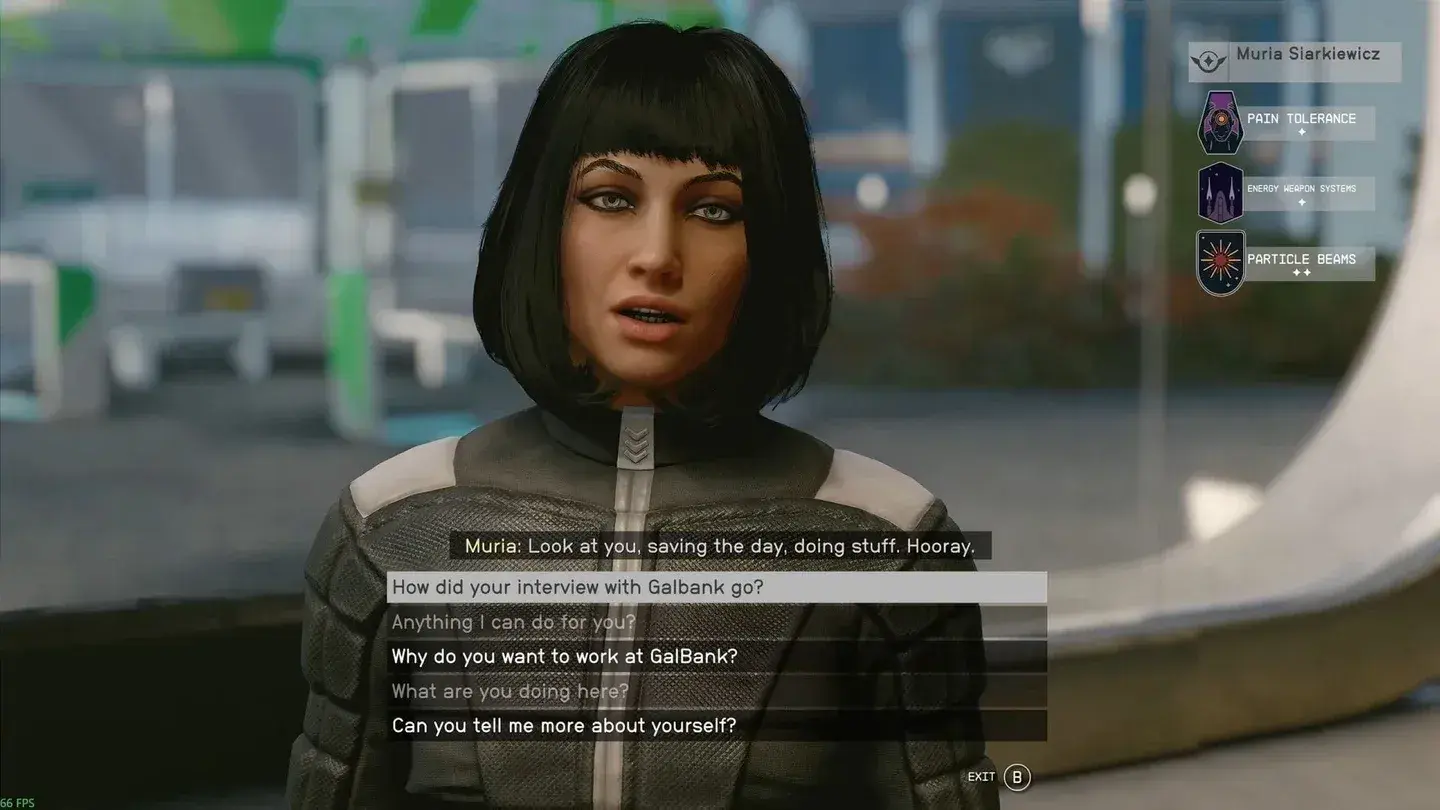Select the Energy Weapon Systems skill badge icon
Screen dimensions: 1440x810
1218,191
